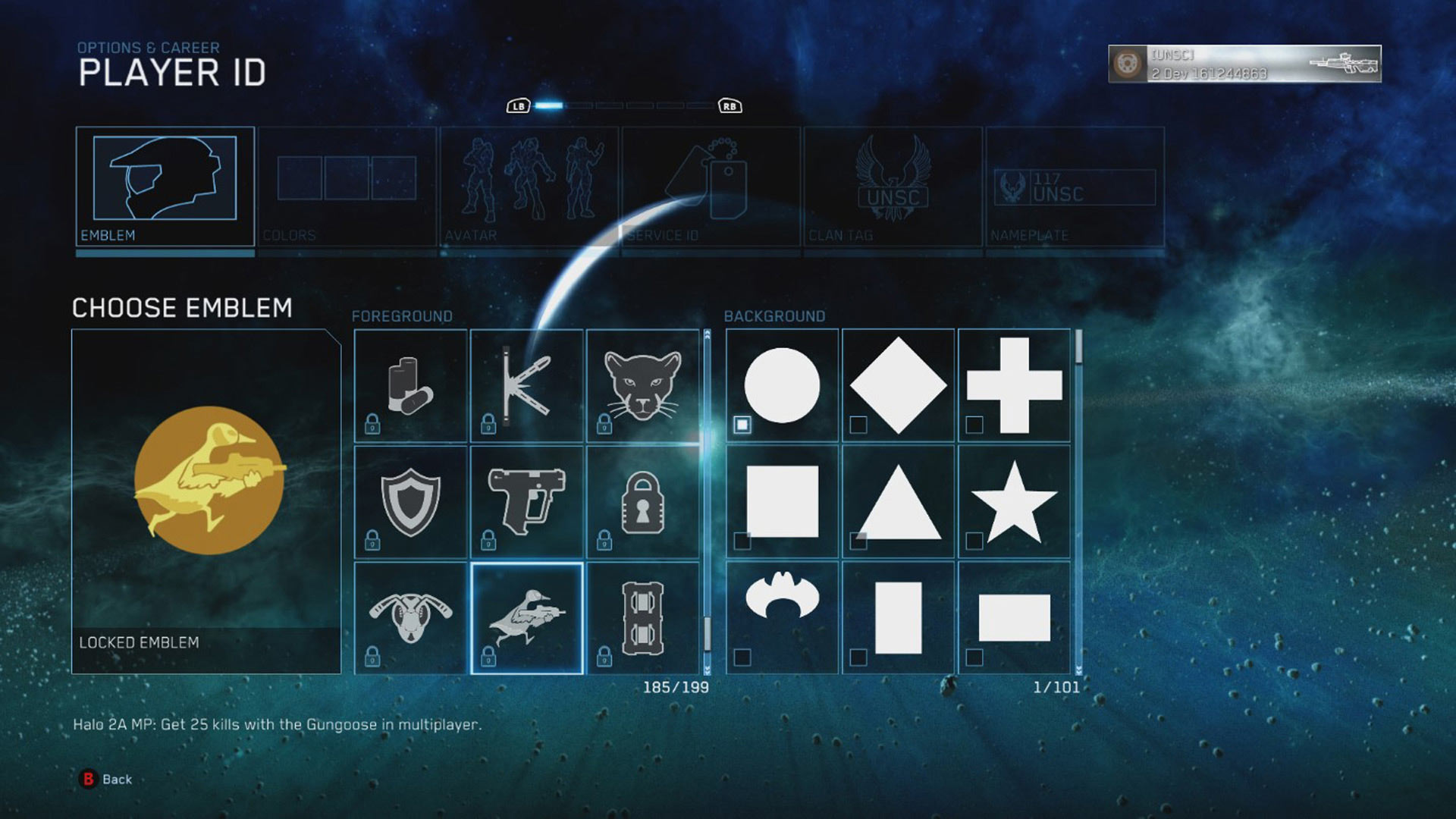
Task: Click the player nameplate card
Action: pos(1244,64)
